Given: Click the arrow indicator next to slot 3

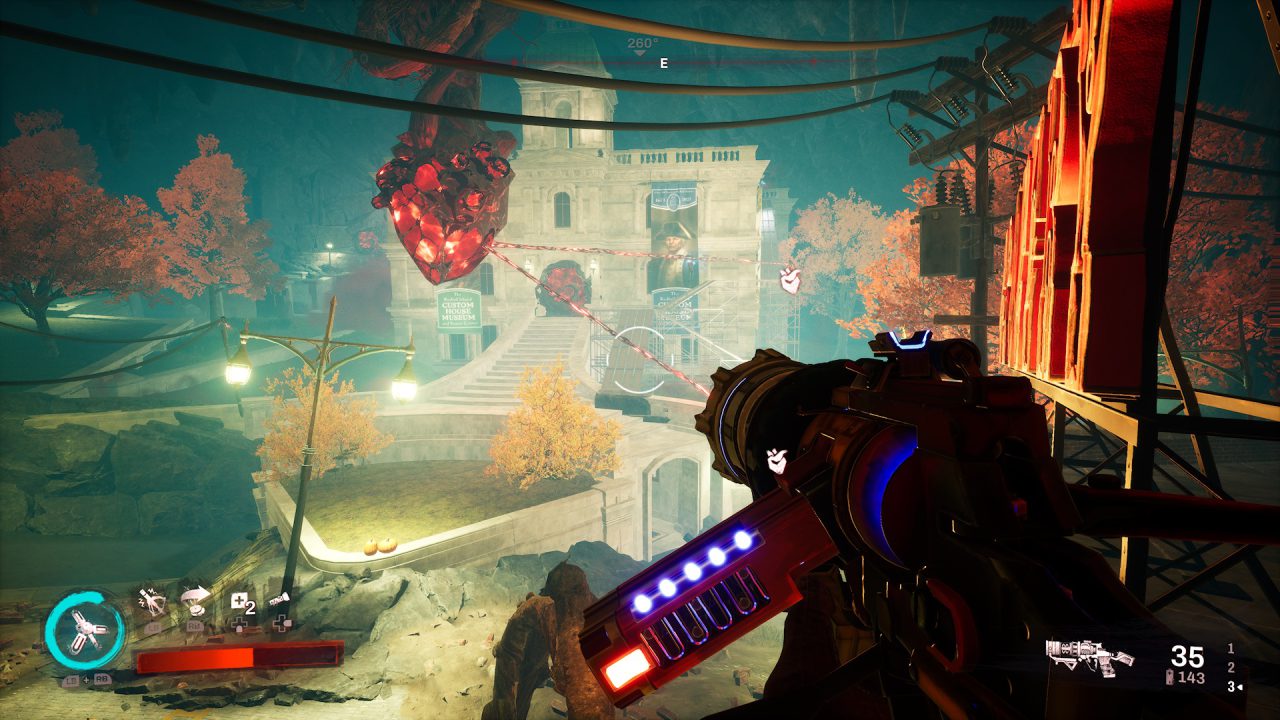Looking at the screenshot, I should coord(1242,687).
